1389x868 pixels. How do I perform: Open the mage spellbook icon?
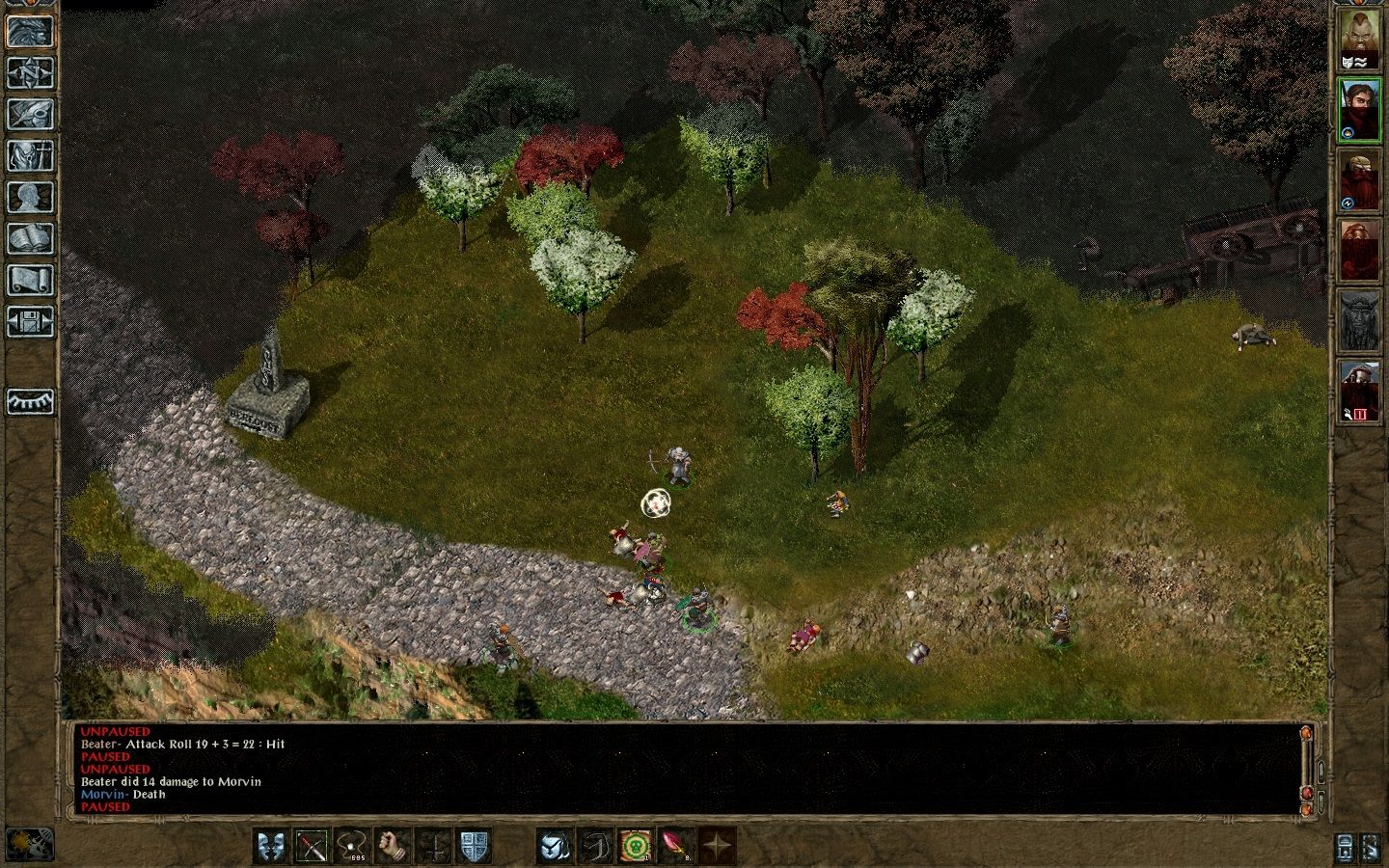pos(30,238)
